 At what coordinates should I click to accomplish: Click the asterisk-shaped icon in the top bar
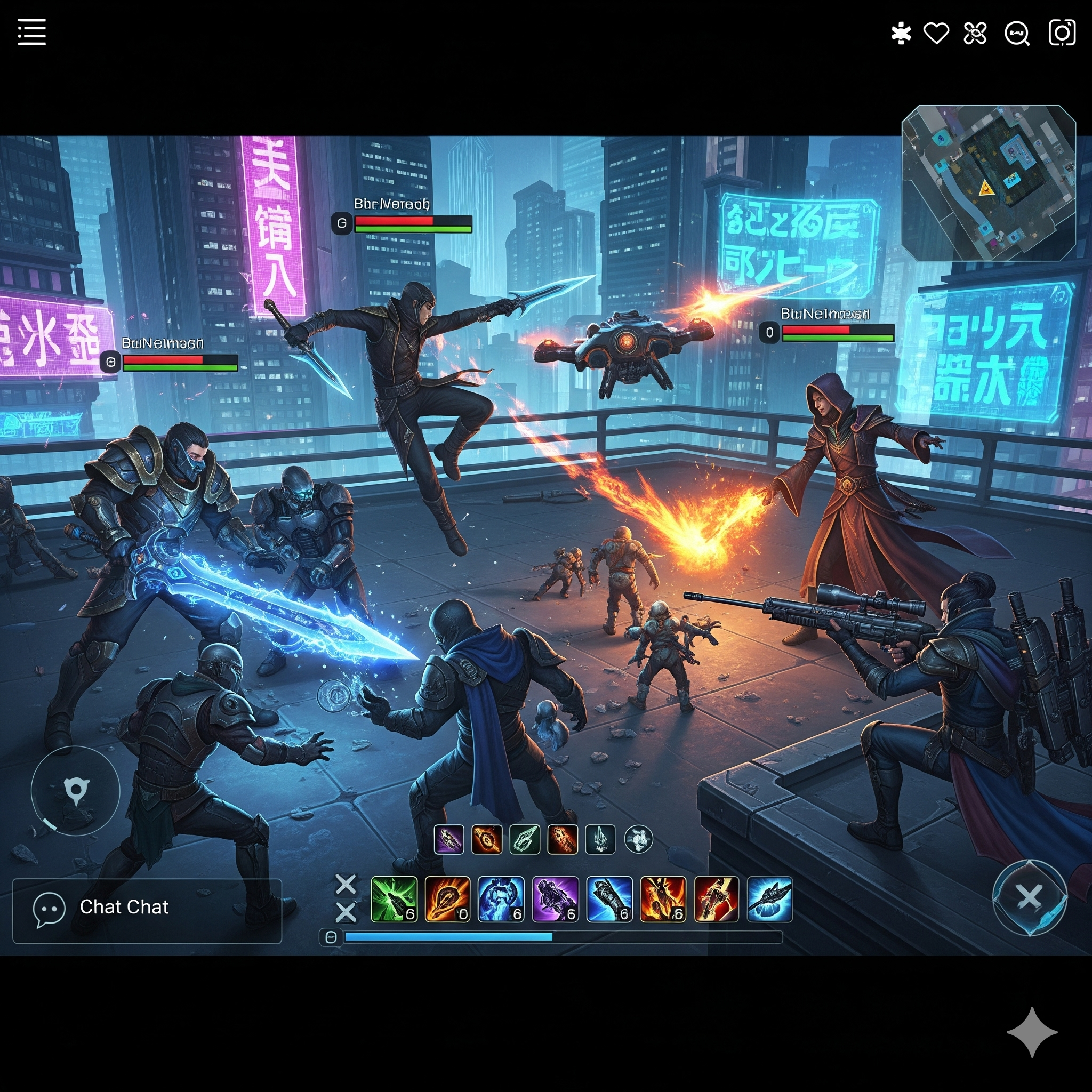coord(901,34)
